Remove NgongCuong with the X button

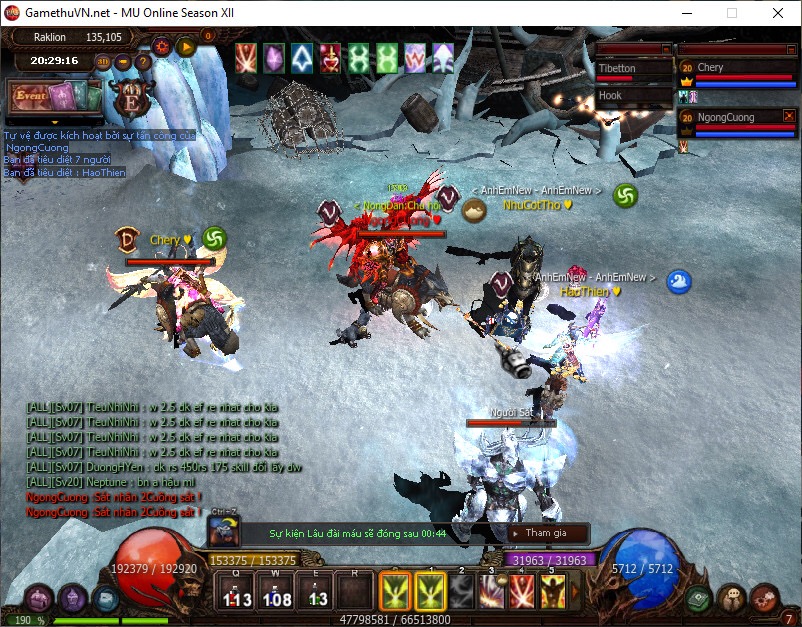[789, 117]
